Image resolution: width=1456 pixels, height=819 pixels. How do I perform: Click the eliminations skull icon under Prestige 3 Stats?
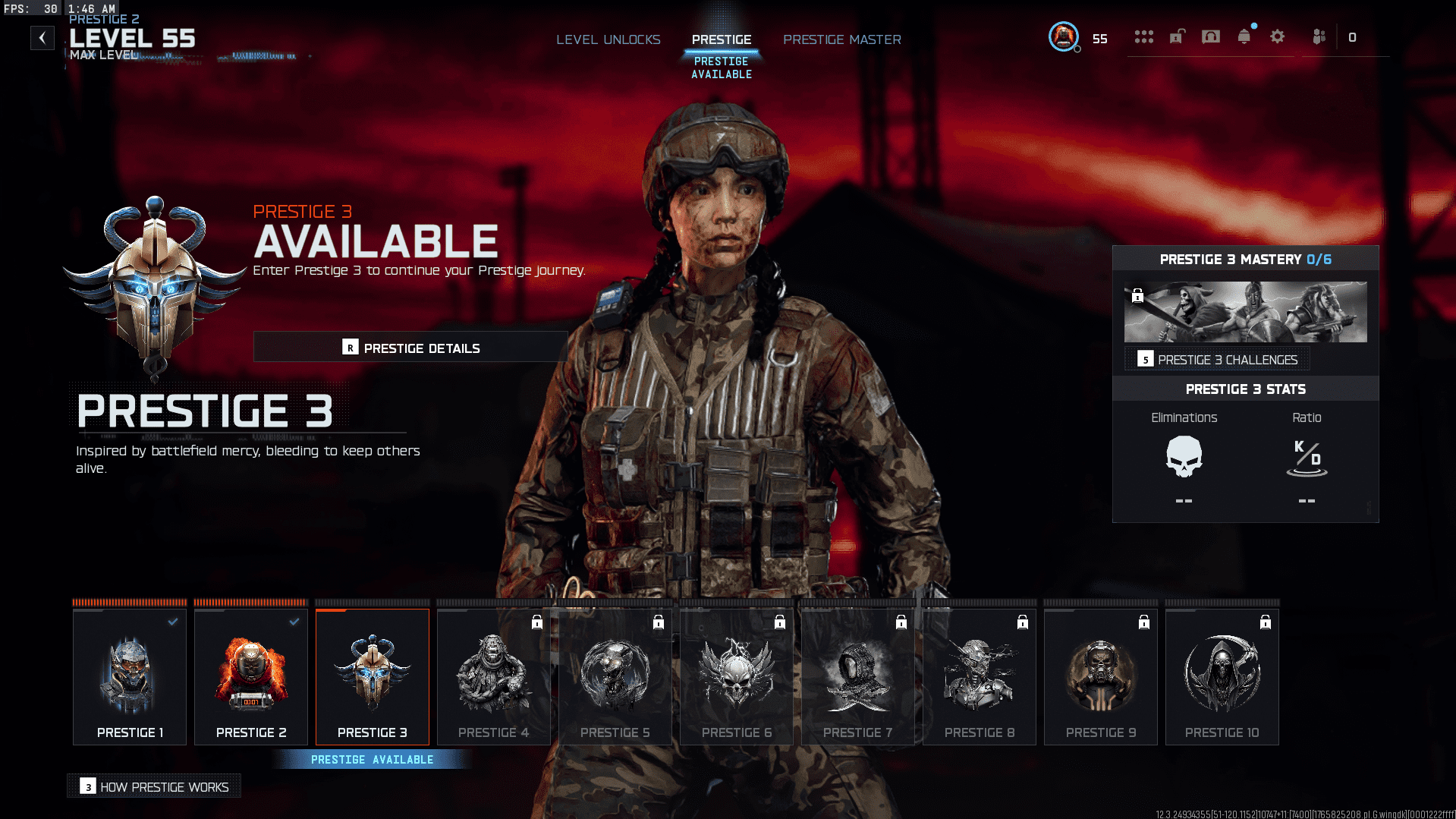pyautogui.click(x=1184, y=455)
